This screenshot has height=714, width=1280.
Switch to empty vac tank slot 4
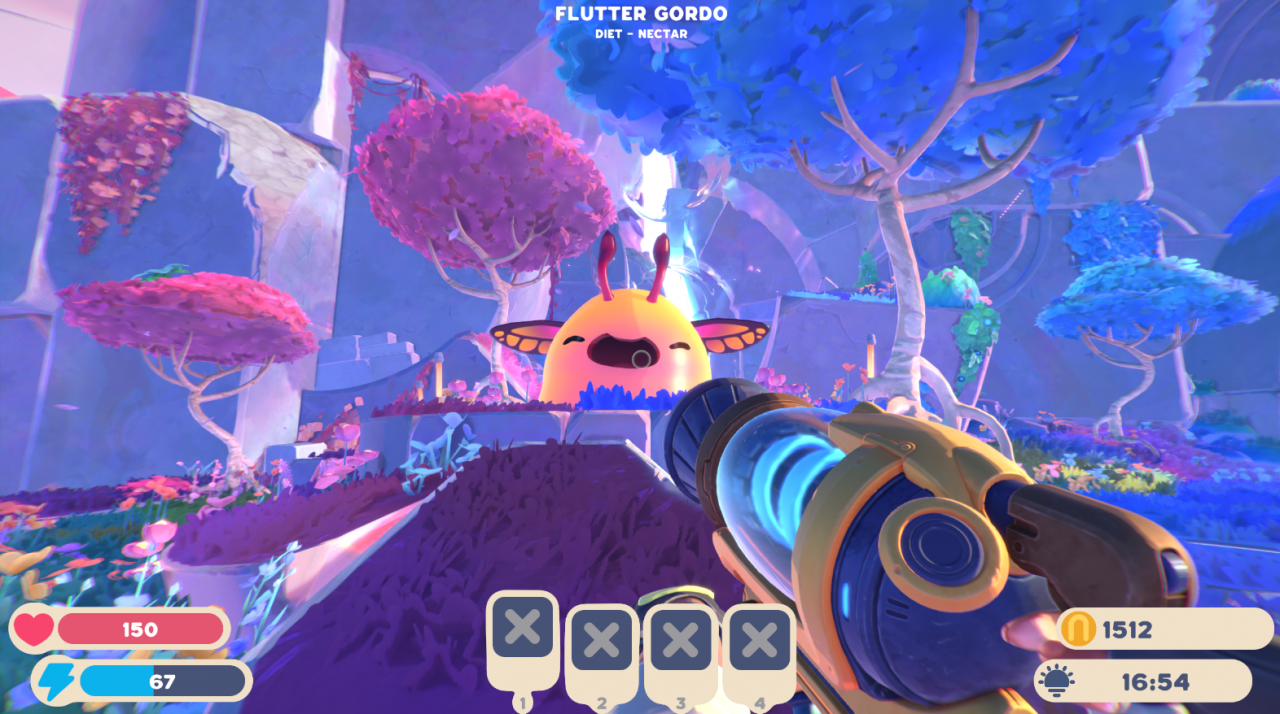(759, 640)
